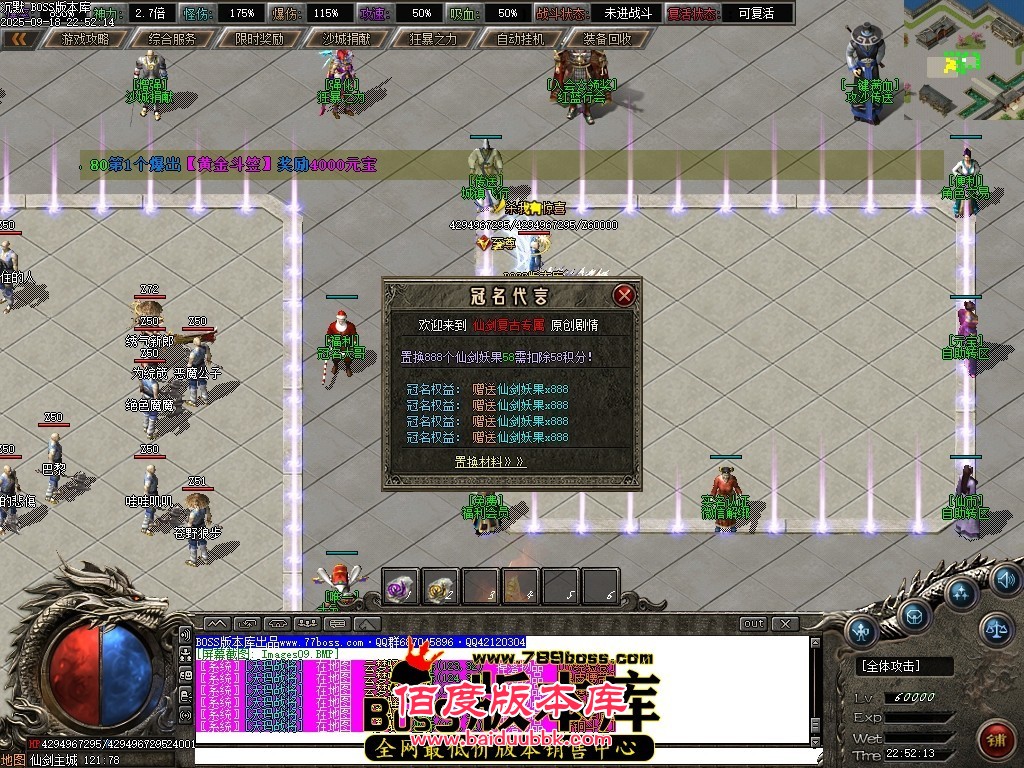Click the 置换材料 link in the dialog
The height and width of the screenshot is (768, 1024).
pos(489,462)
